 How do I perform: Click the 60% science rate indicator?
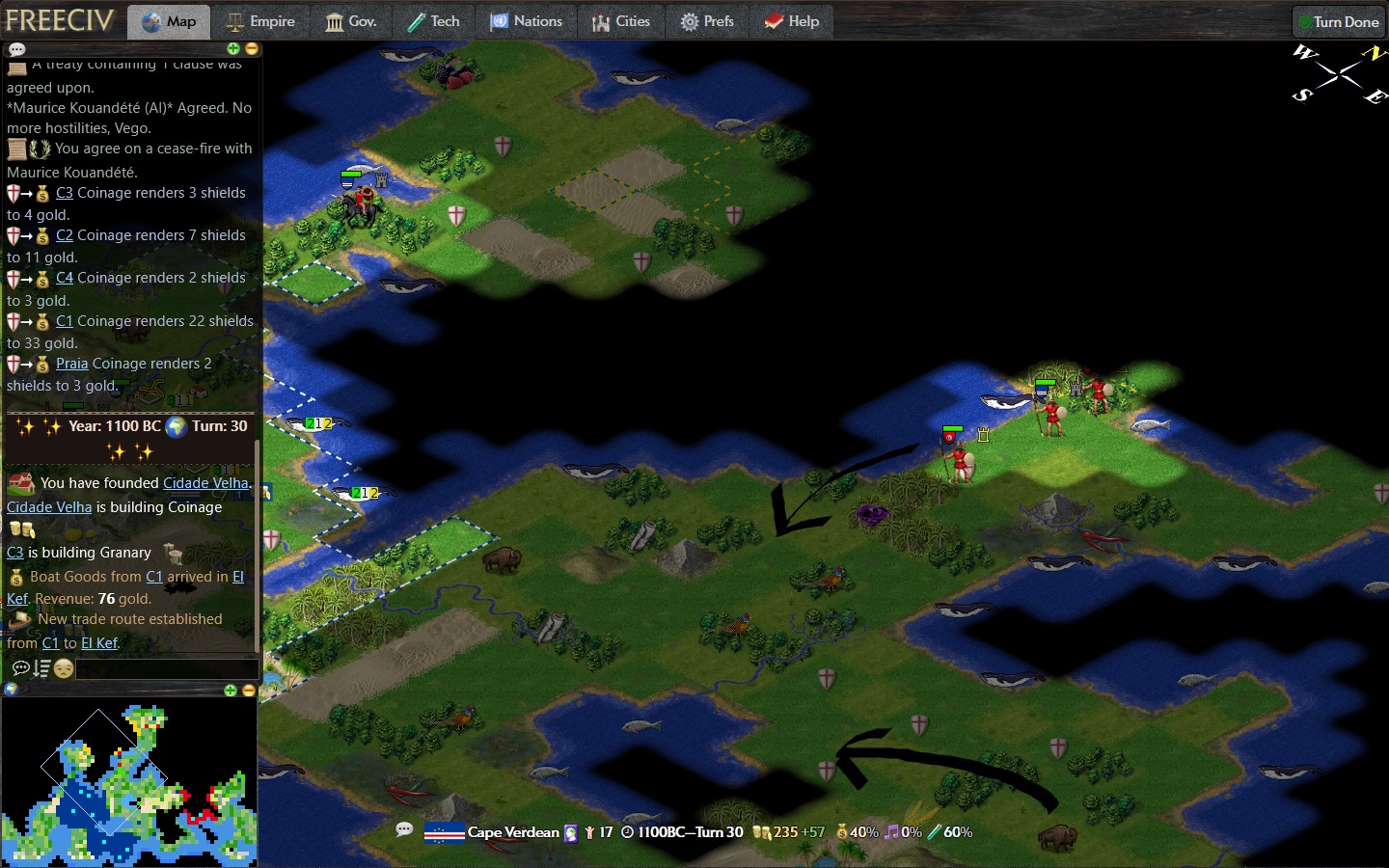point(950,832)
